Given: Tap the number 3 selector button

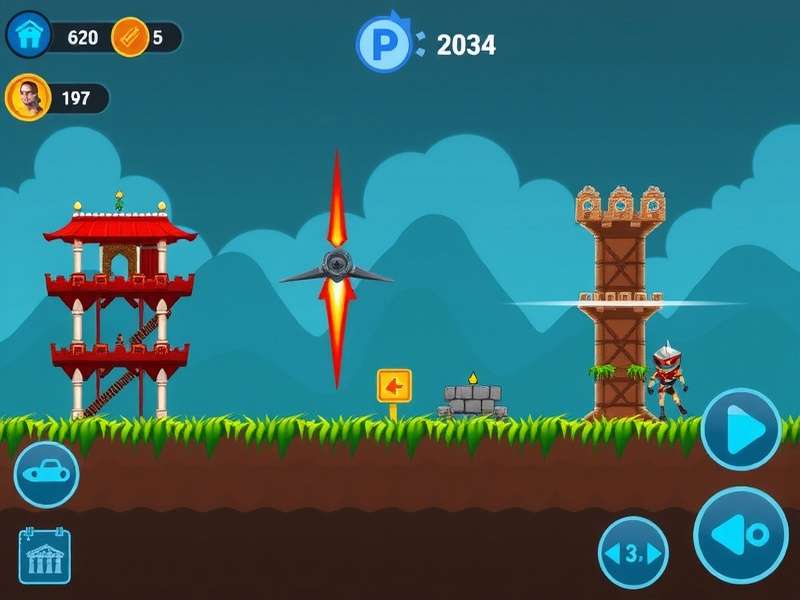Looking at the screenshot, I should tap(633, 553).
